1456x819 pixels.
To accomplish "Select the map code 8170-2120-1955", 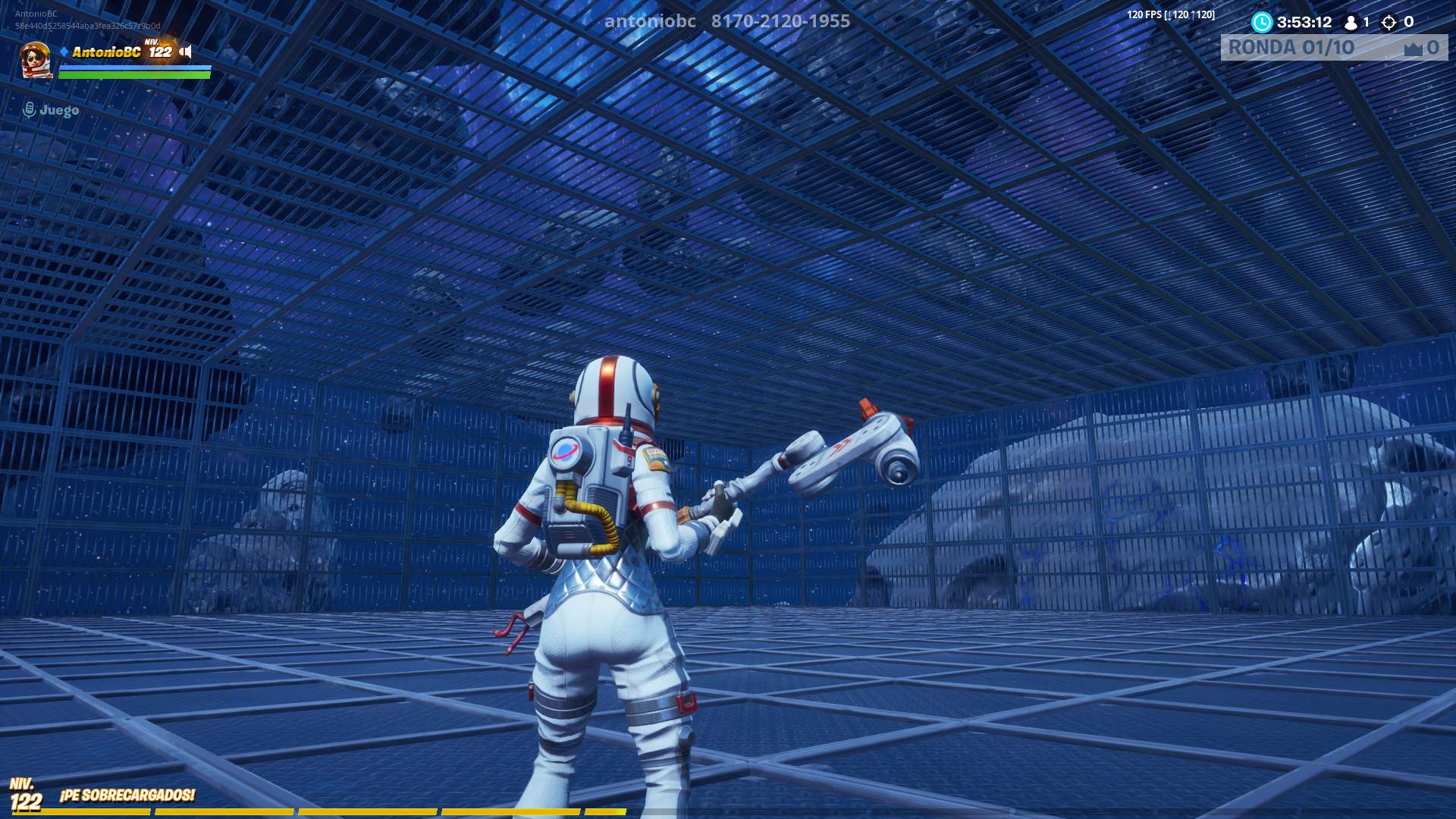I will coord(779,21).
